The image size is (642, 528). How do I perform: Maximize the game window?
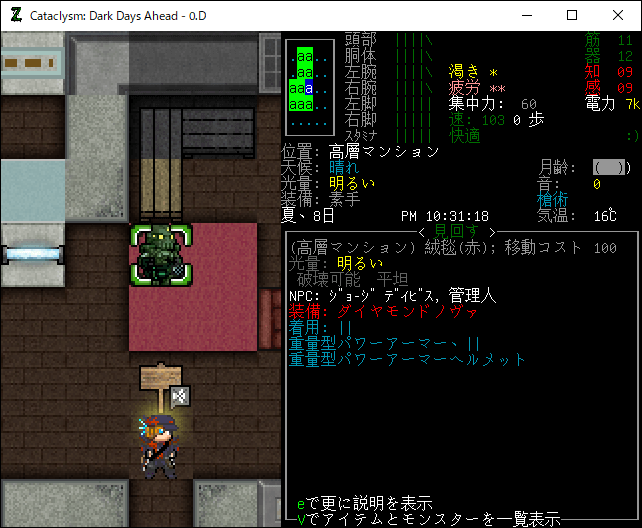[572, 15]
